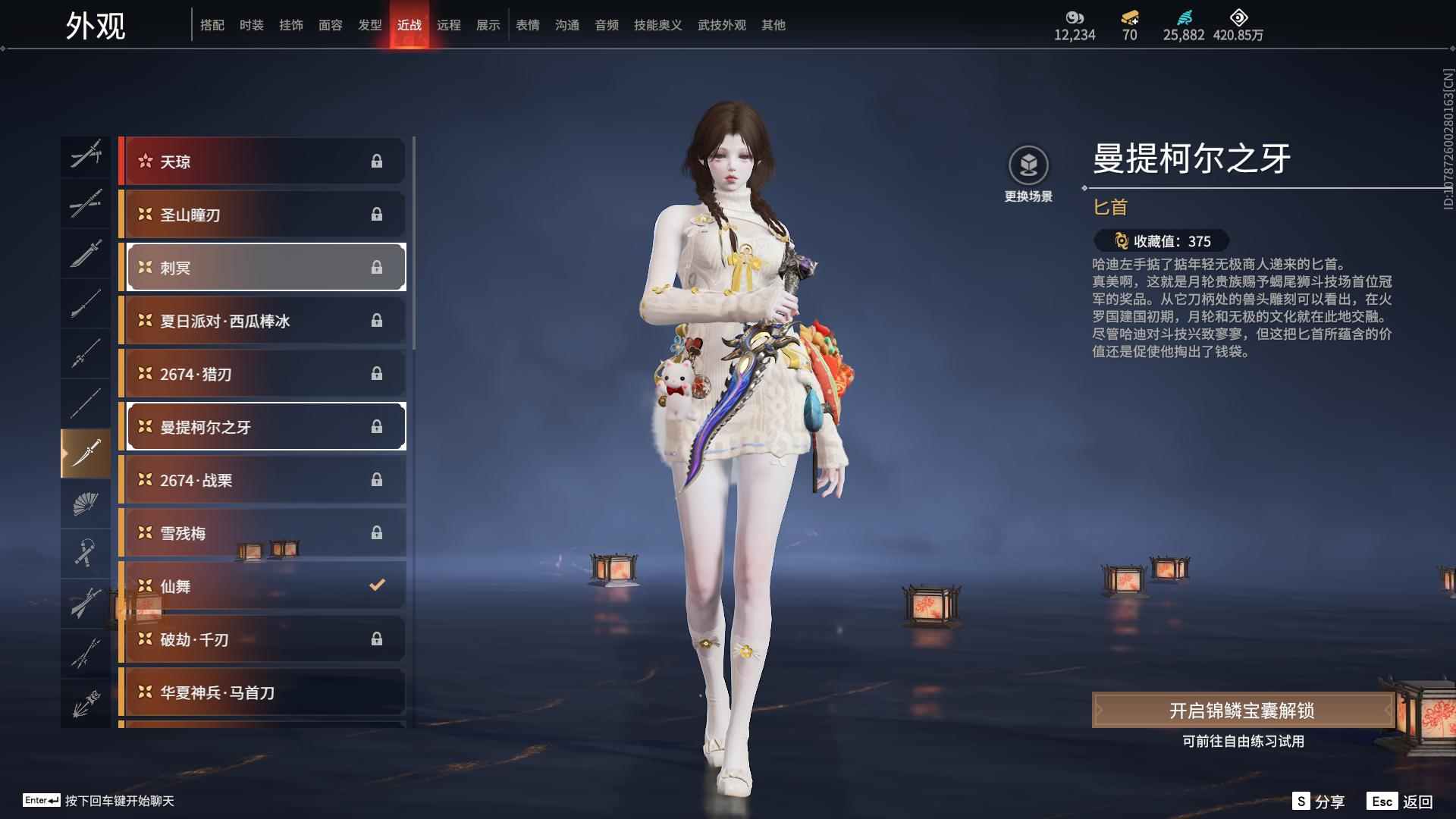This screenshot has height=819, width=1456.
Task: Click the lock icon on 刺冥
Action: [x=377, y=267]
